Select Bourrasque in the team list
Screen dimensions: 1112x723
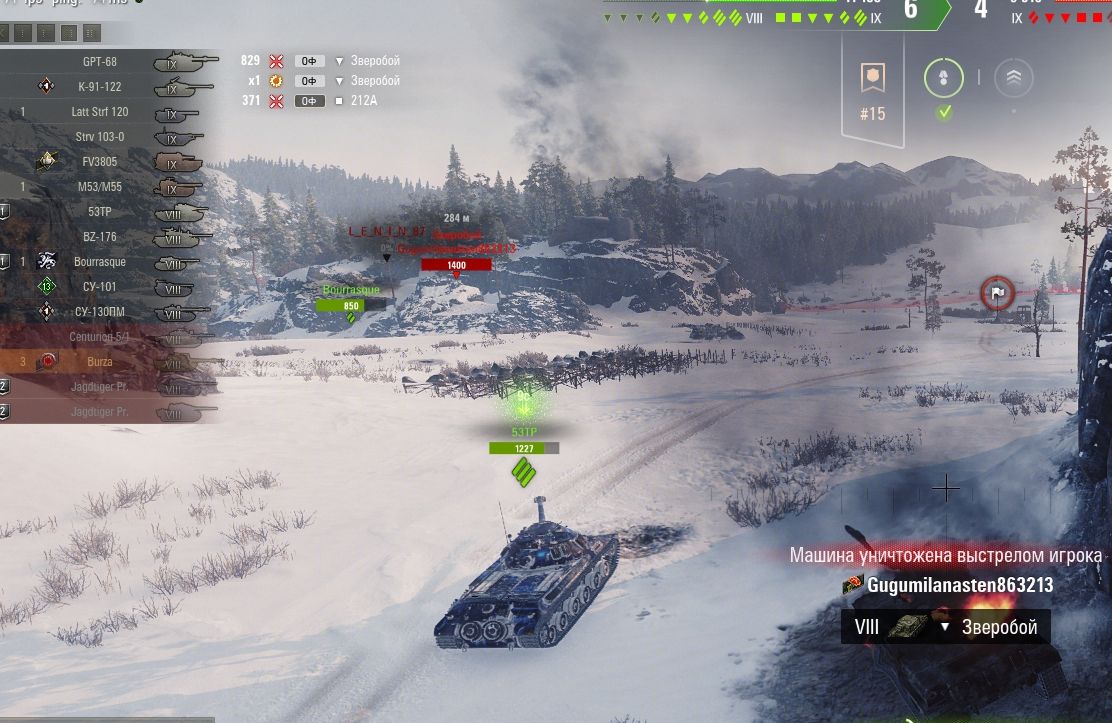(100, 262)
